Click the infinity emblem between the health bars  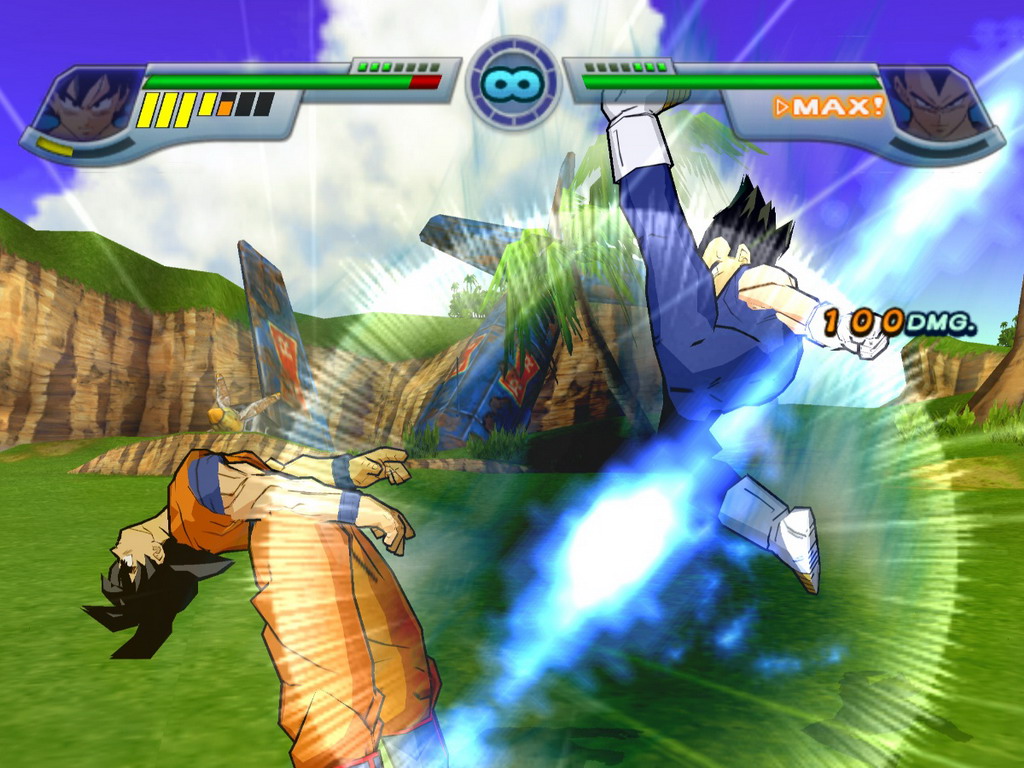coord(512,83)
